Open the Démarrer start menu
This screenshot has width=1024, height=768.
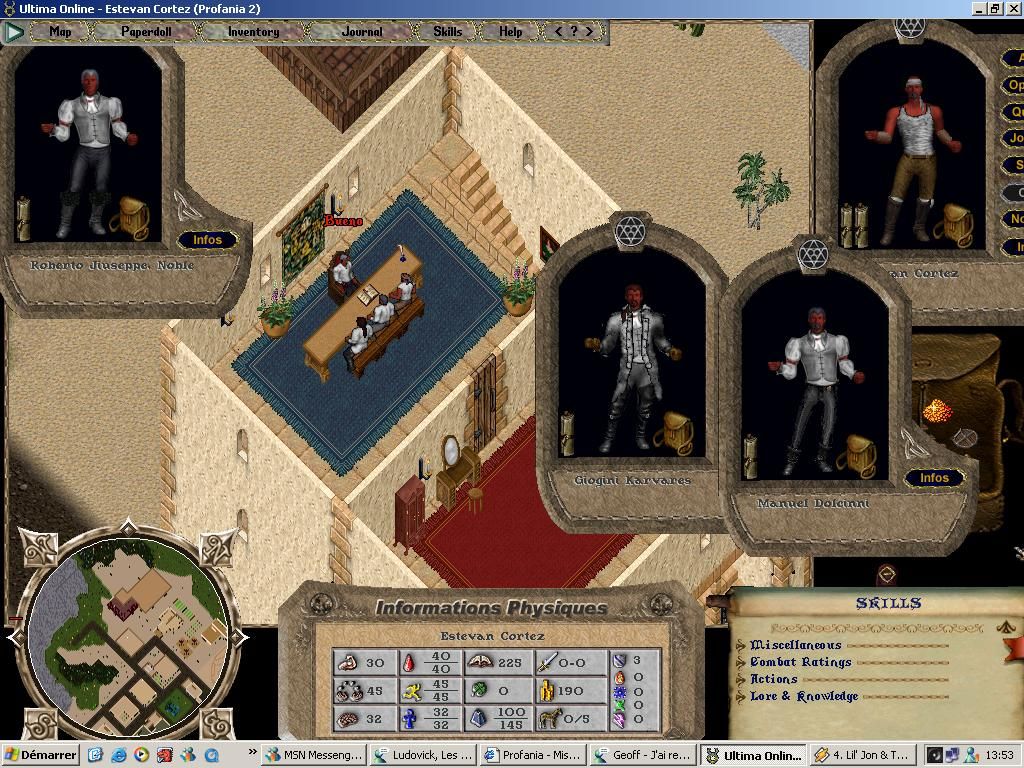(40, 755)
